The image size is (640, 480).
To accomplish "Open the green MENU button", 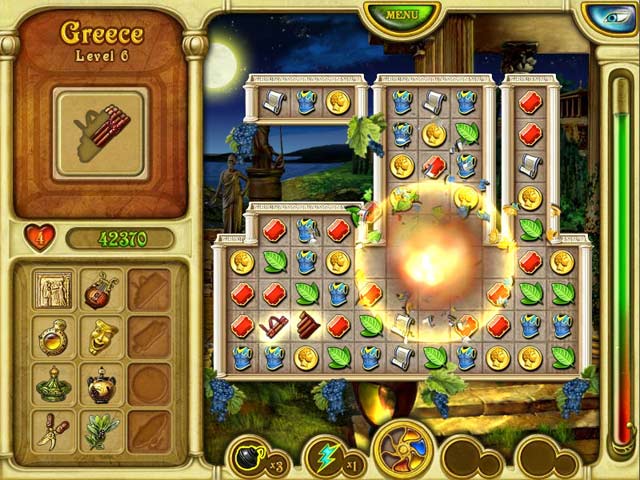I will pyautogui.click(x=402, y=15).
